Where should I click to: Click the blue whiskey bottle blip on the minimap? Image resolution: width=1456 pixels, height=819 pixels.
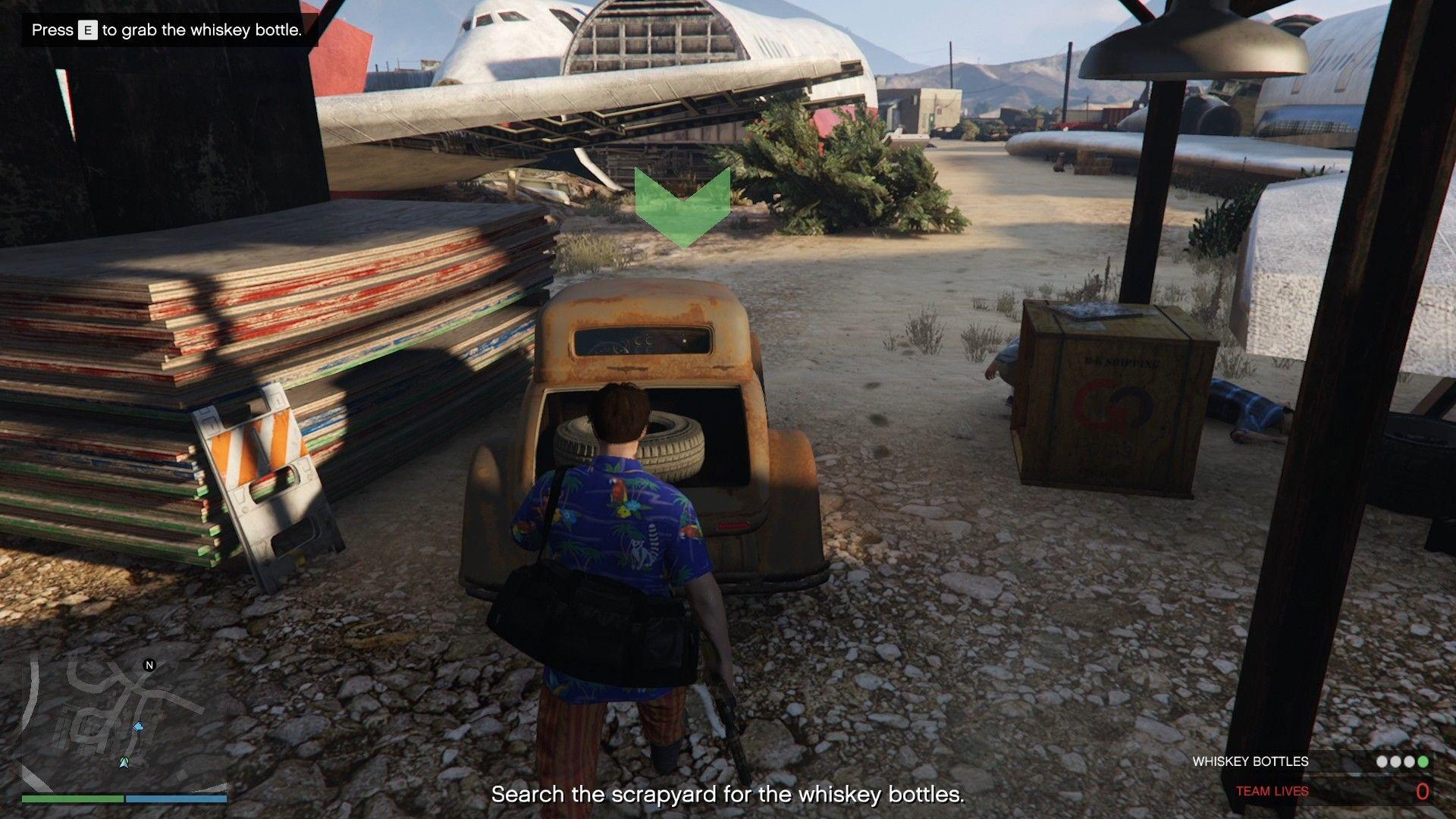coord(139,727)
